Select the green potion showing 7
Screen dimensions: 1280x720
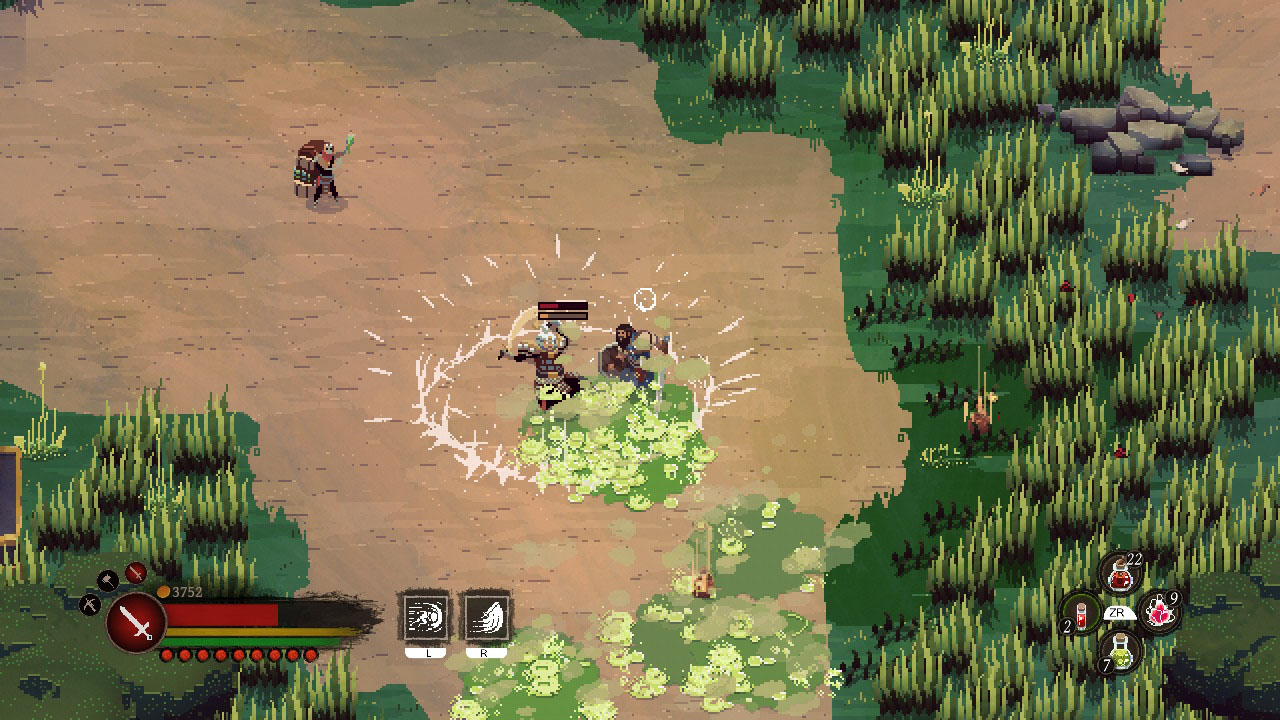coord(1120,651)
